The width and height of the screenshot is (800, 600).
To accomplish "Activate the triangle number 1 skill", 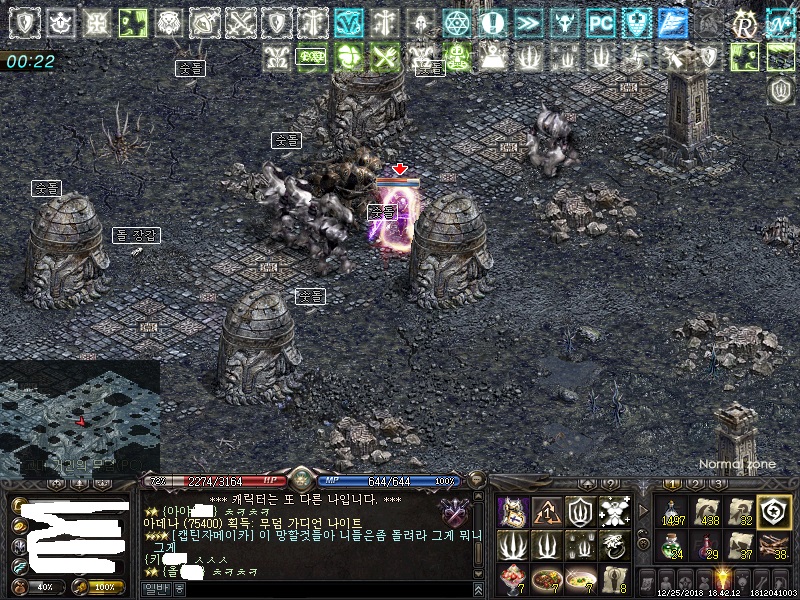I will (x=547, y=511).
